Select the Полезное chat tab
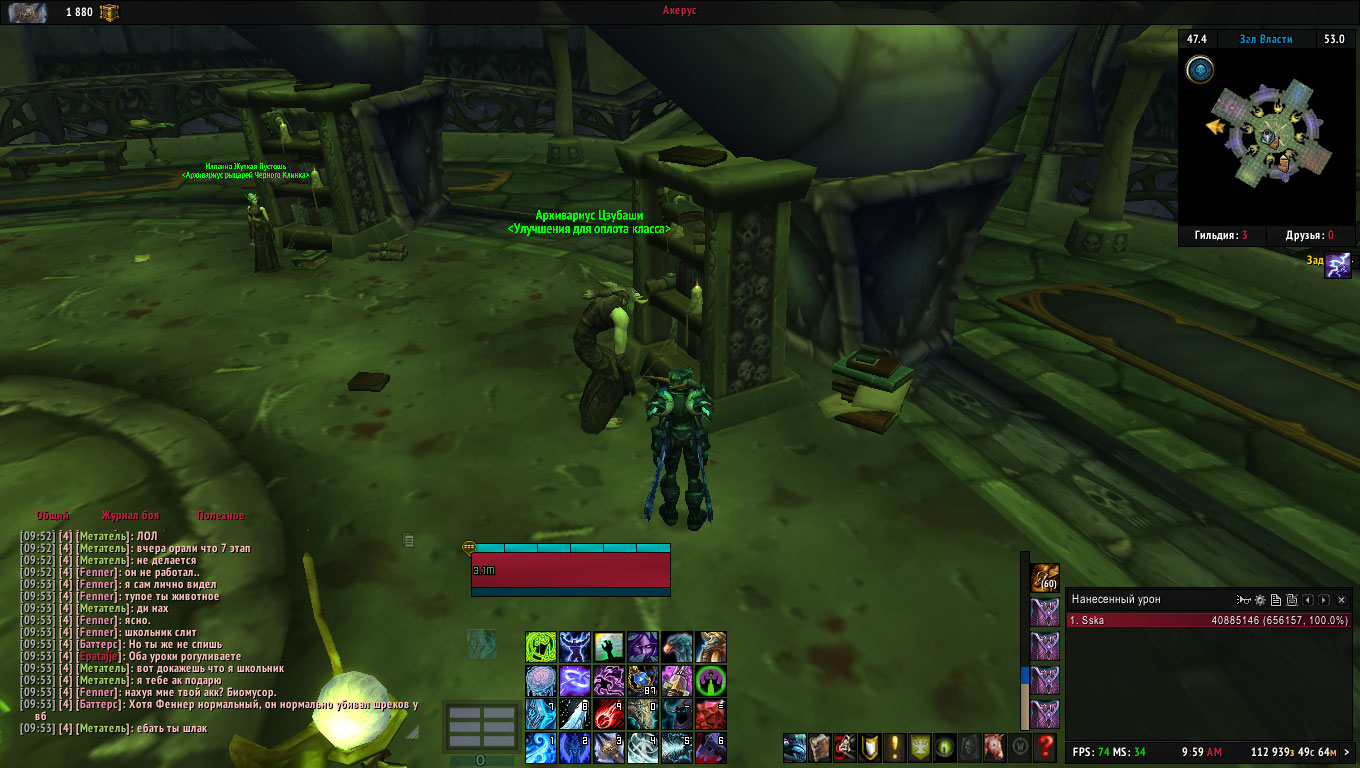This screenshot has height=768, width=1360. pyautogui.click(x=220, y=516)
